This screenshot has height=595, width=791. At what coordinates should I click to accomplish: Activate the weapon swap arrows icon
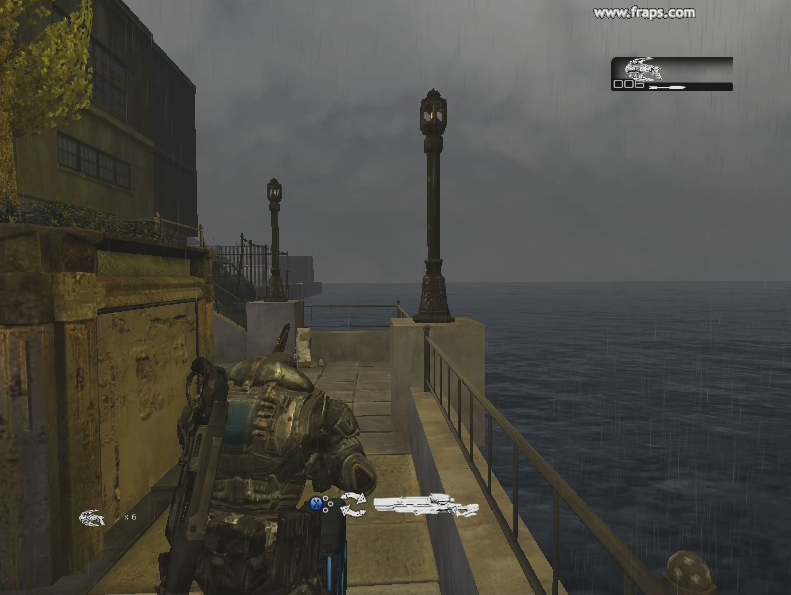[353, 504]
